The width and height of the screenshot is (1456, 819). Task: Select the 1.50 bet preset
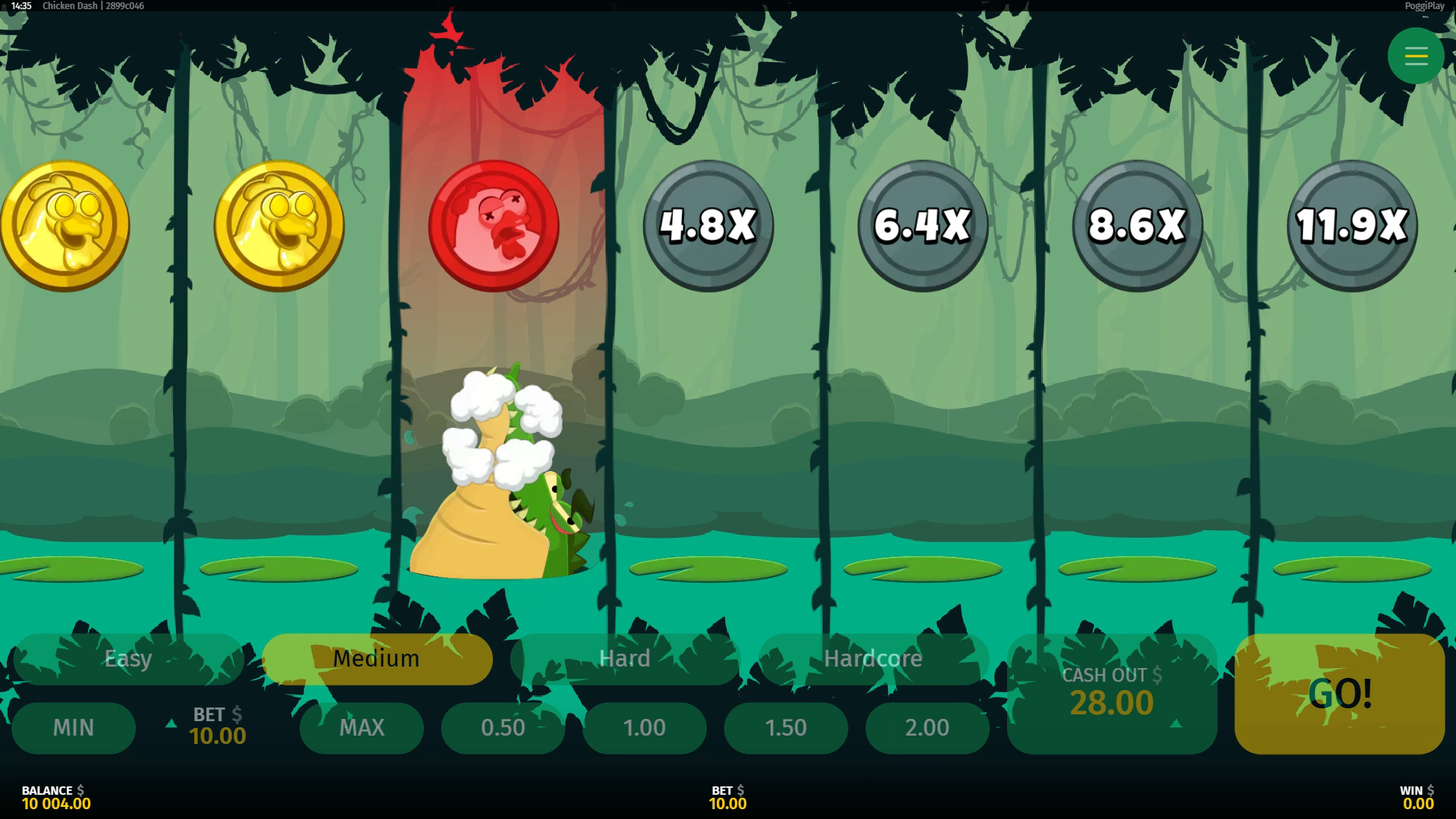tap(786, 728)
